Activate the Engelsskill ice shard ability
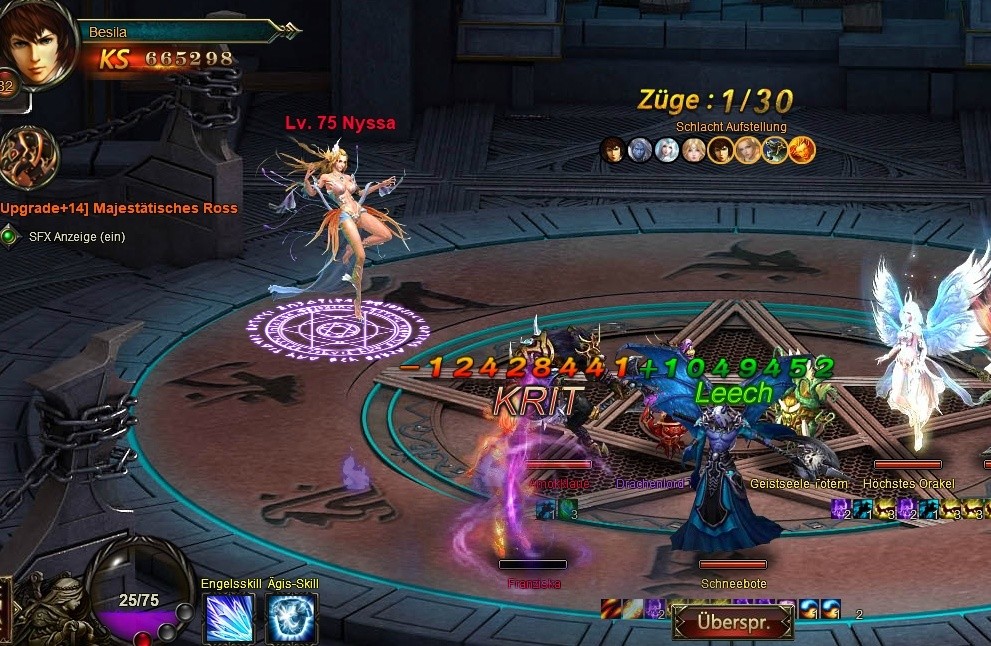This screenshot has width=991, height=646. click(229, 618)
